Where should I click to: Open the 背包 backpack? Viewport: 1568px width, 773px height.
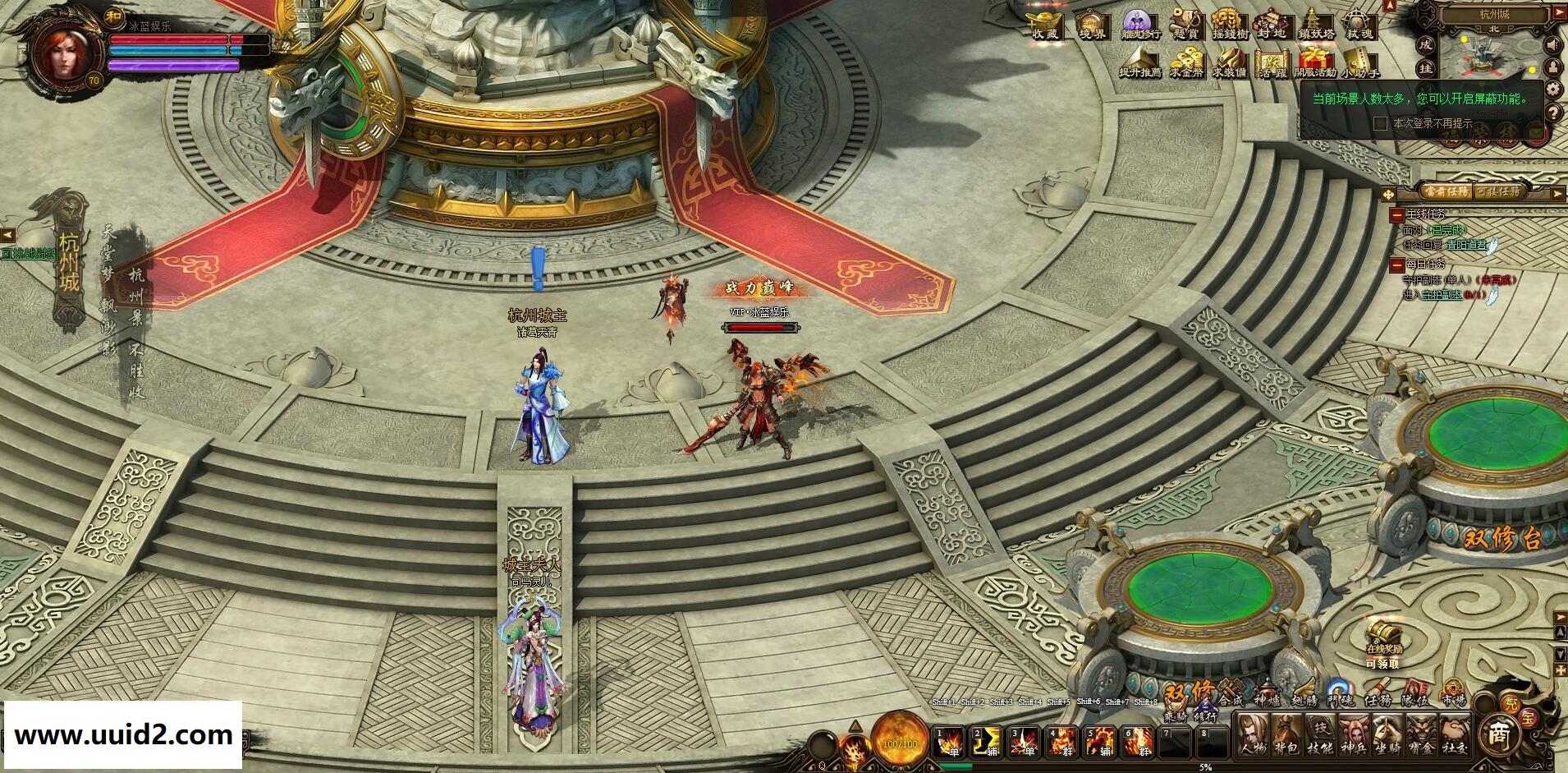coord(1286,734)
